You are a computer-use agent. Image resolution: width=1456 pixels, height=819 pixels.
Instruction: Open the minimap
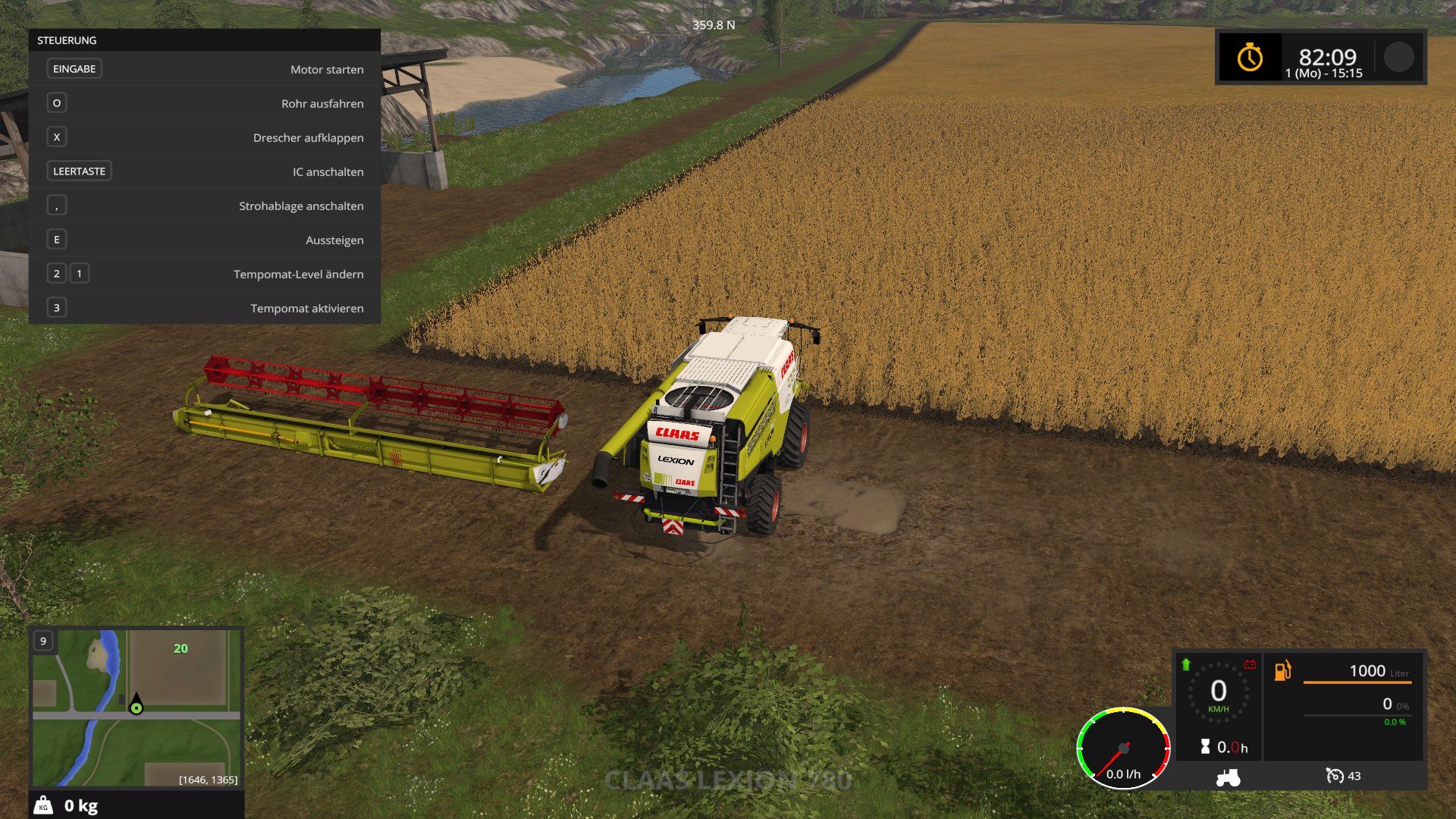click(136, 707)
